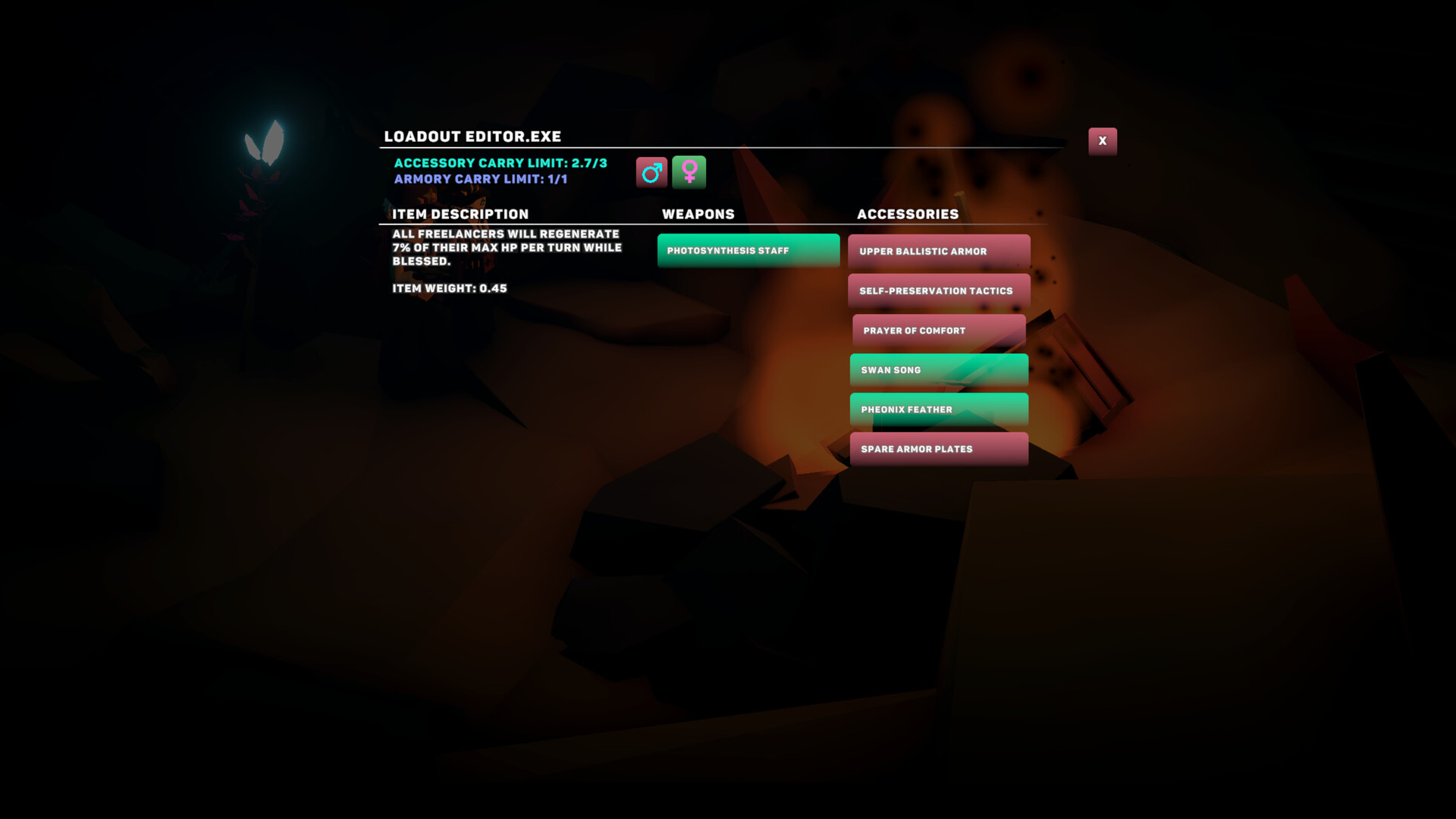Click the male symbol in the loadout header

point(651,171)
